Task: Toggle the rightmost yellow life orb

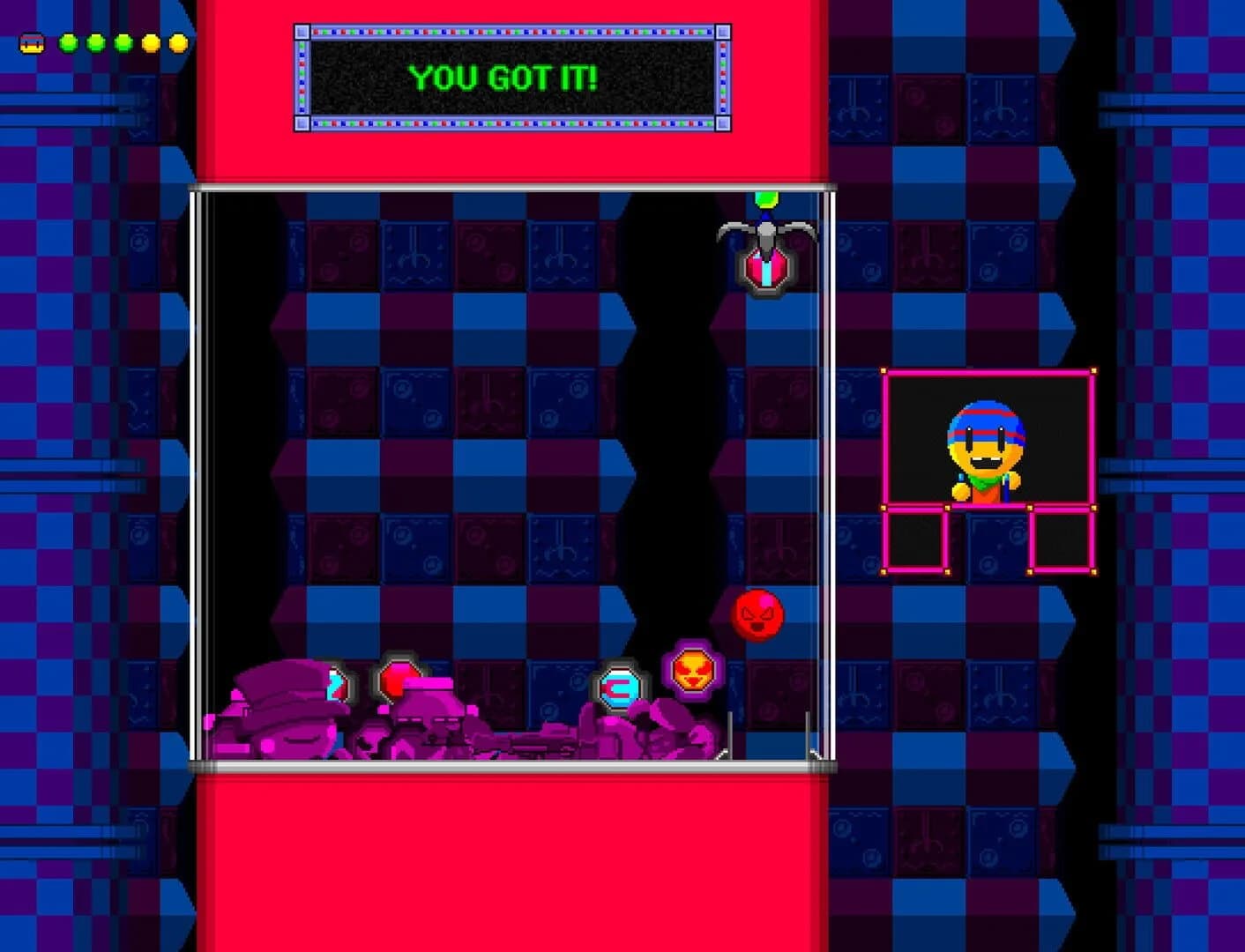Action: tap(178, 42)
